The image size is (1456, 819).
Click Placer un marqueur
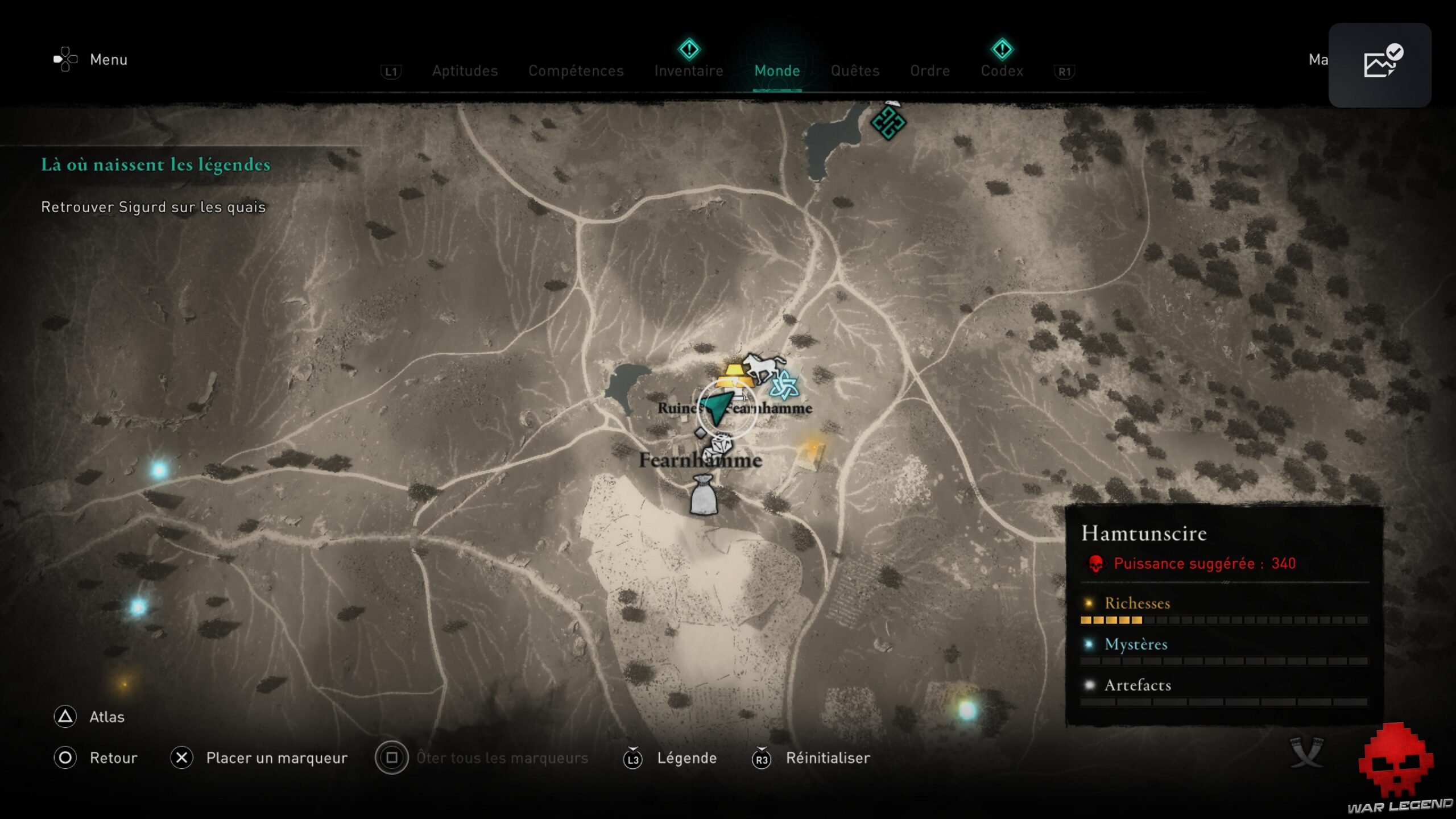(x=276, y=758)
